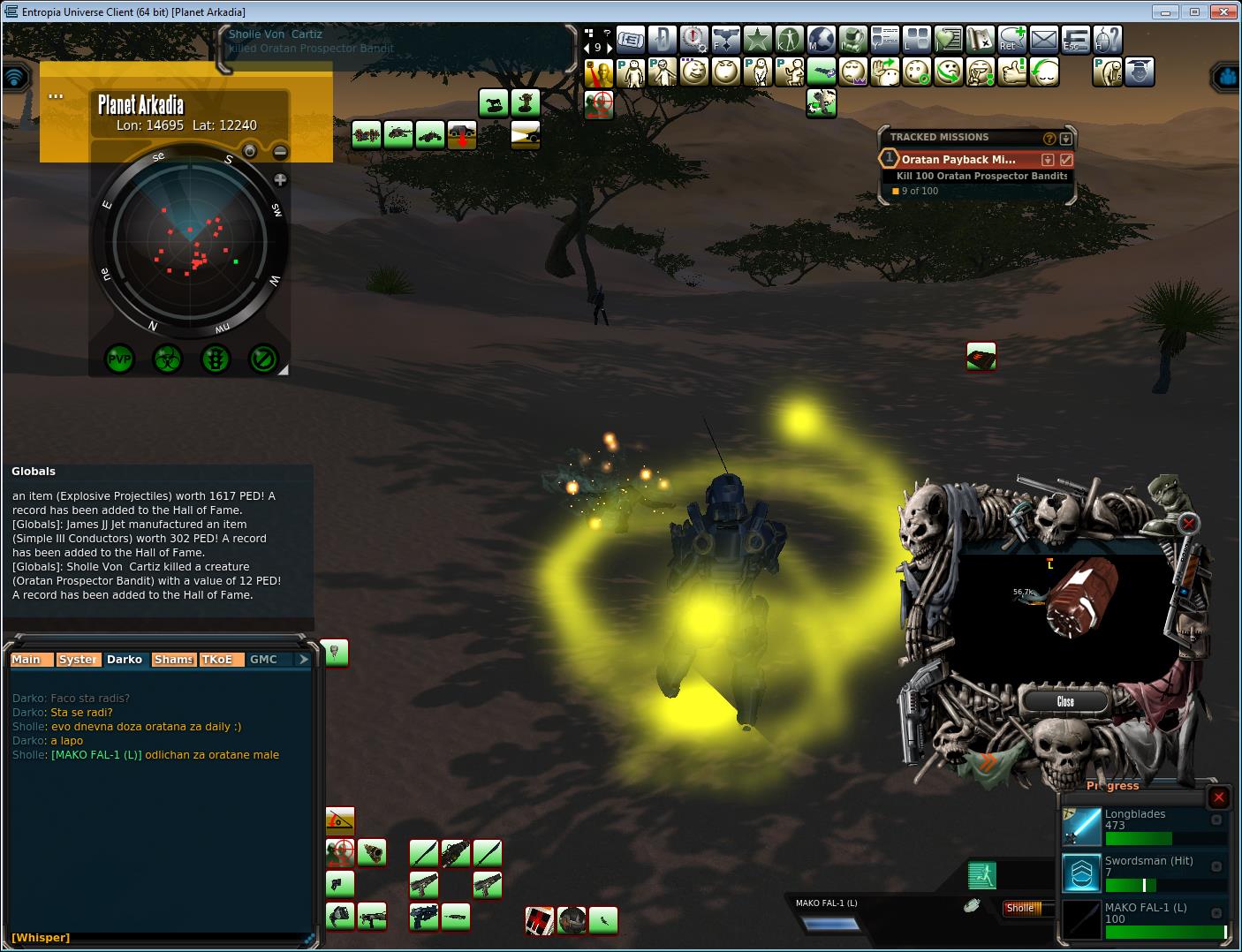Close the Progress panel

[1218, 797]
